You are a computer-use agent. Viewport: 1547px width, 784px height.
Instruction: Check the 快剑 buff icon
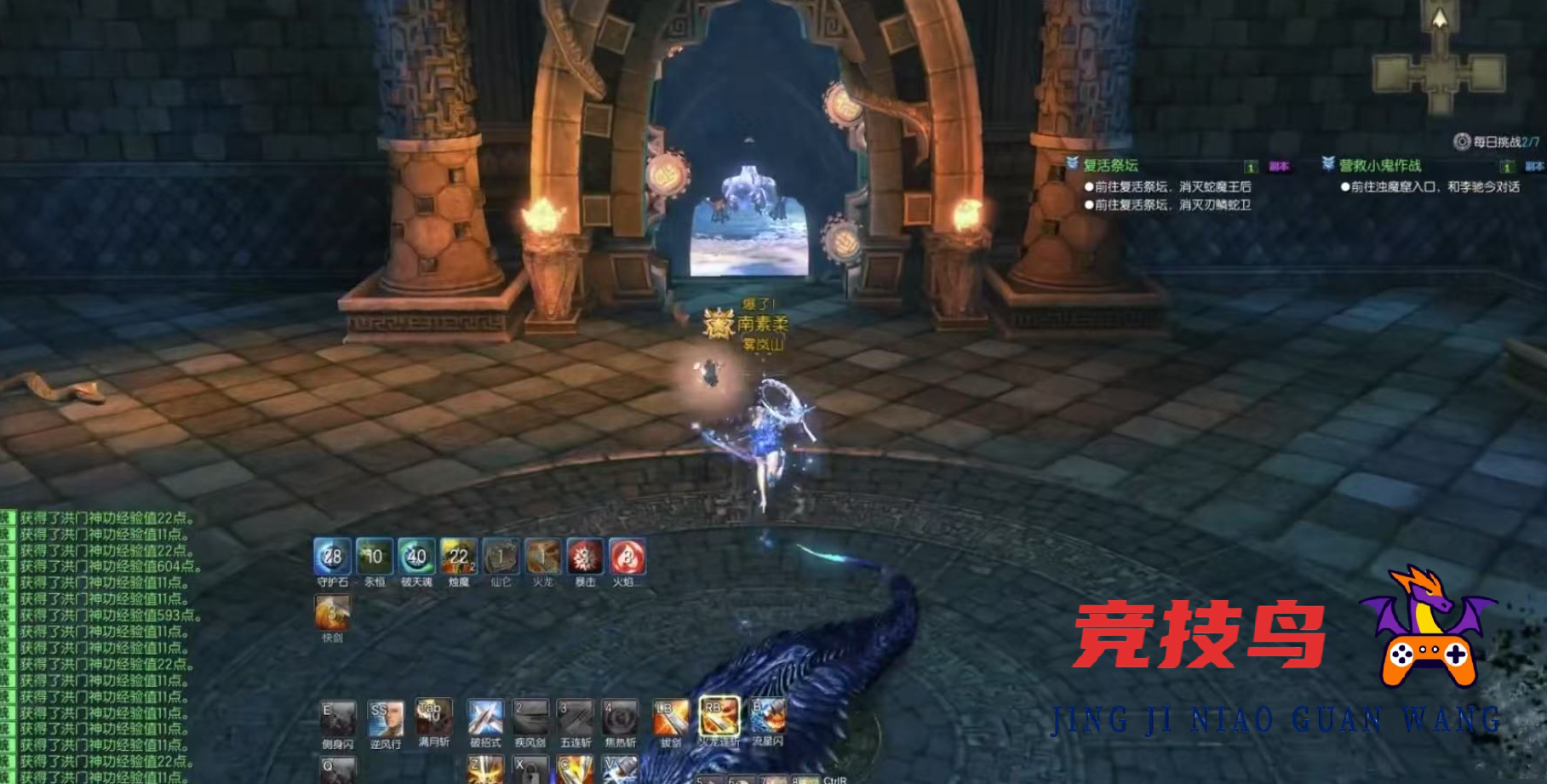[x=332, y=612]
